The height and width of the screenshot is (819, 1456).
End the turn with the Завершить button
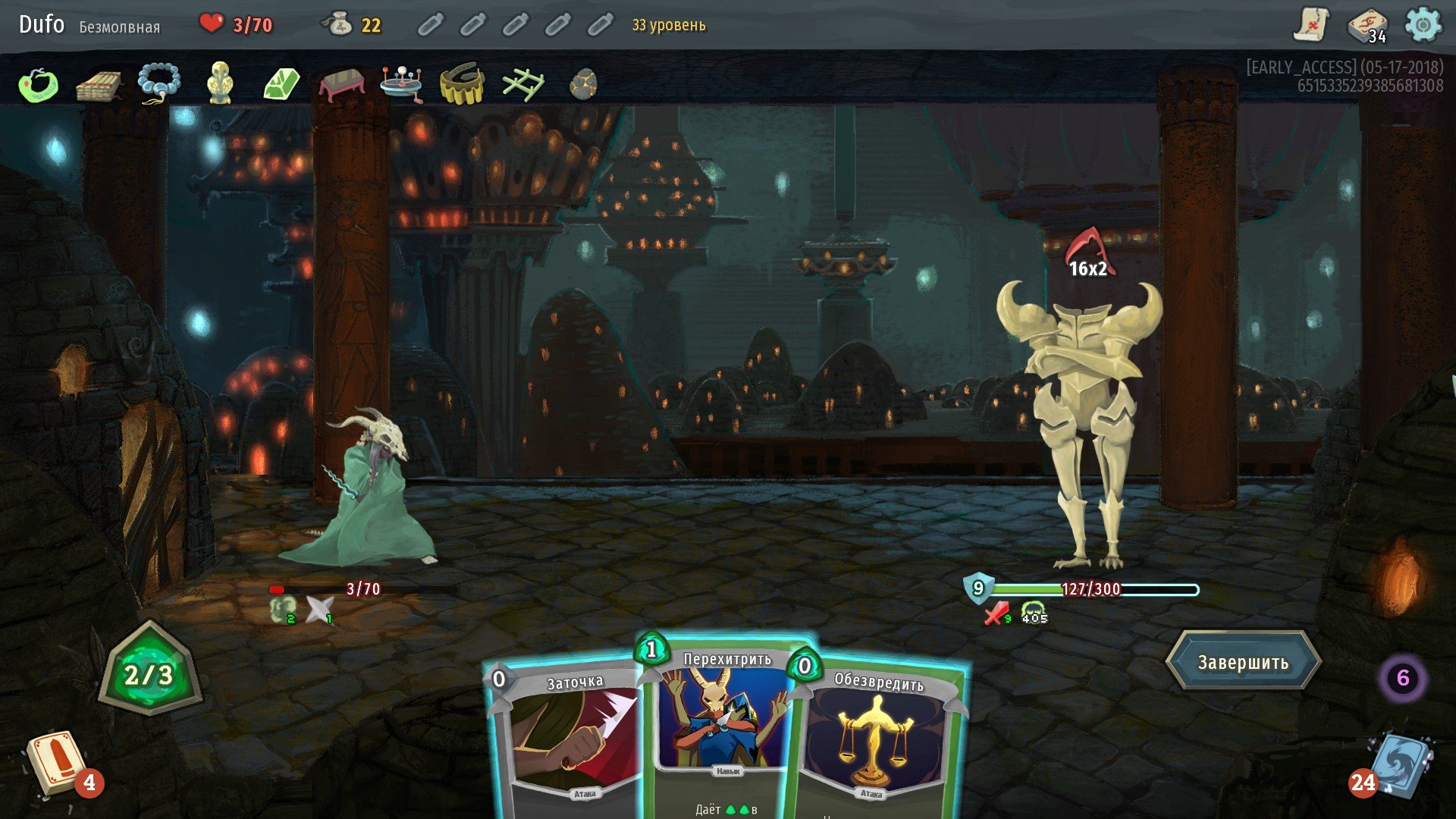coord(1243,662)
